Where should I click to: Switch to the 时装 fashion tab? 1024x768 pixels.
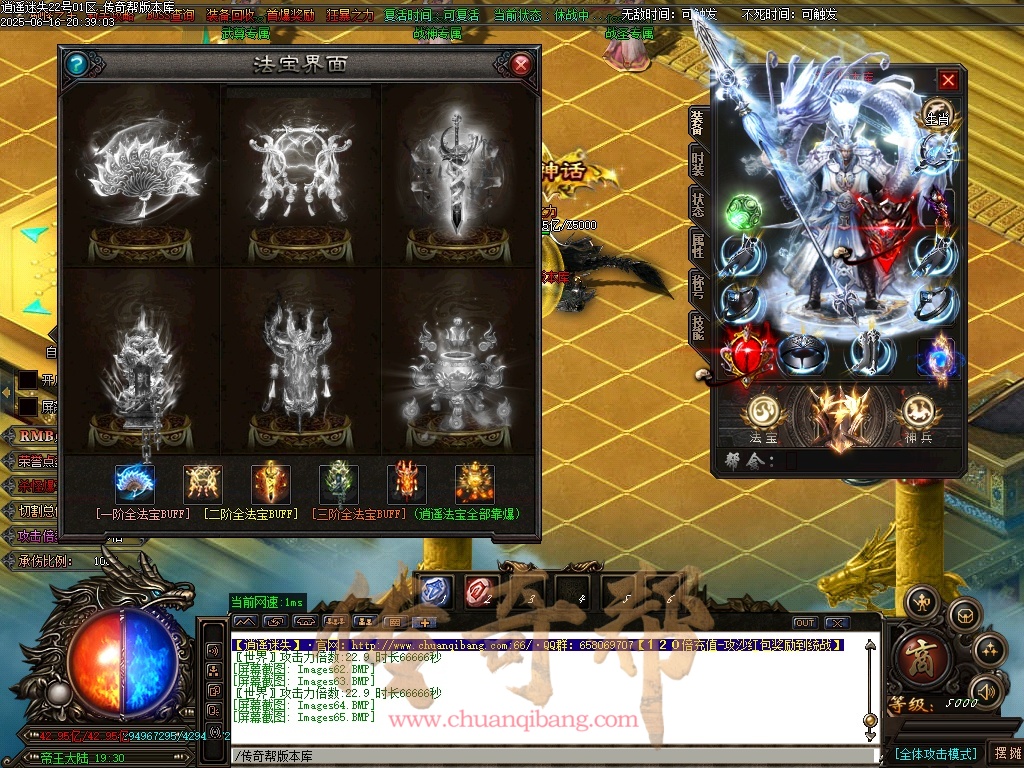click(697, 164)
